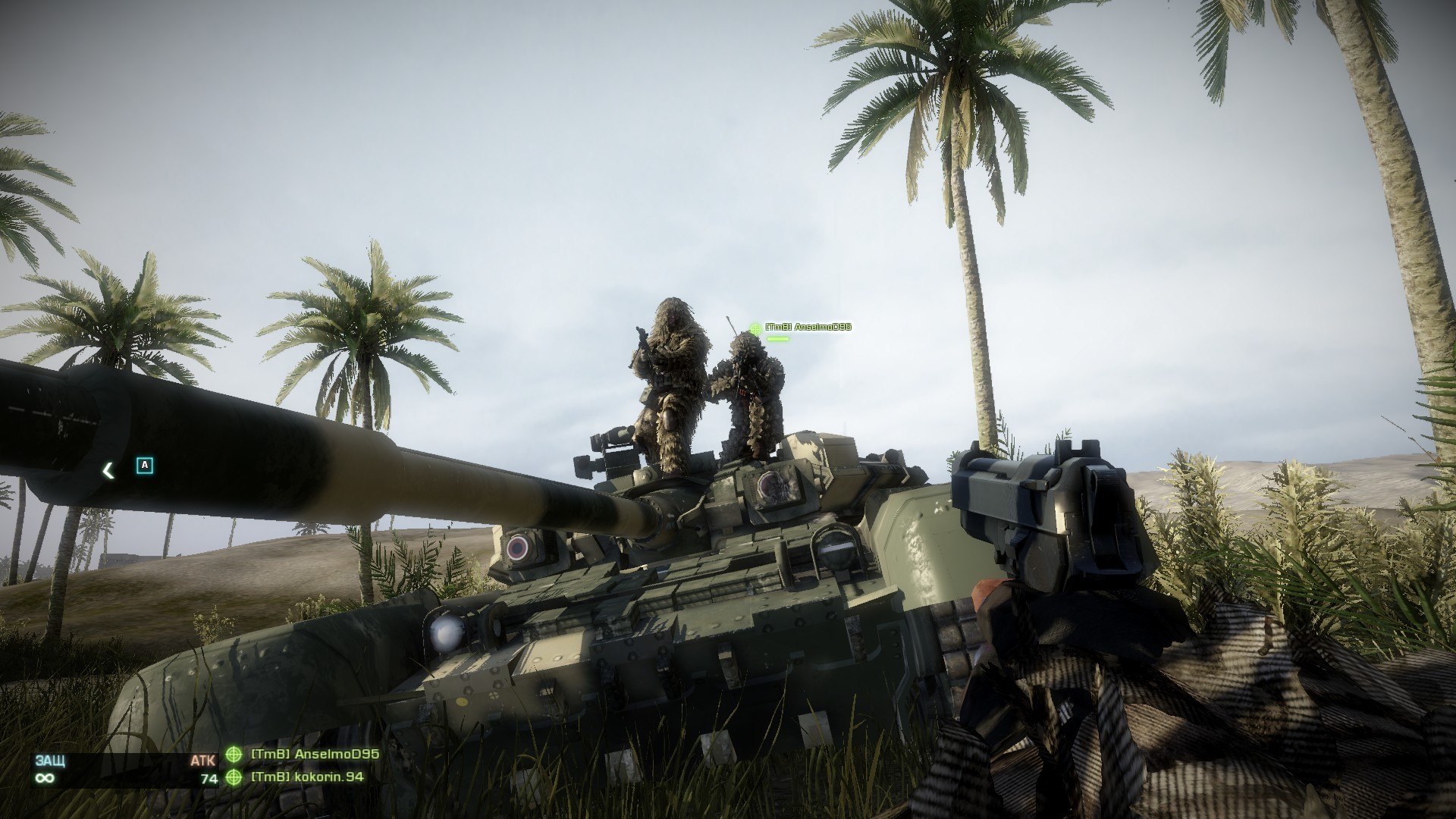This screenshot has width=1456, height=819.
Task: Select the objective A marker
Action: pyautogui.click(x=145, y=465)
